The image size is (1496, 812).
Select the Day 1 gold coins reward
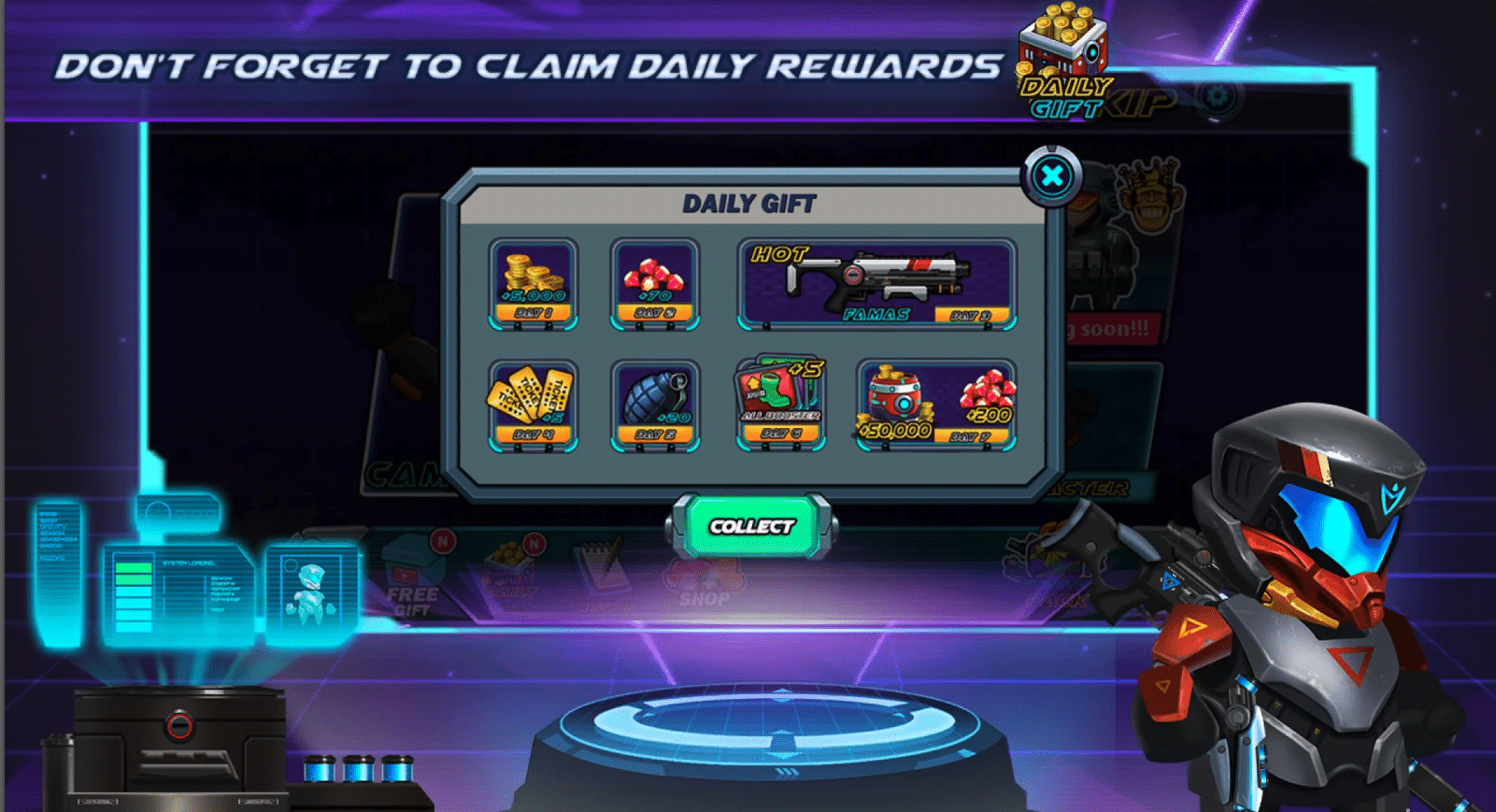pyautogui.click(x=533, y=283)
